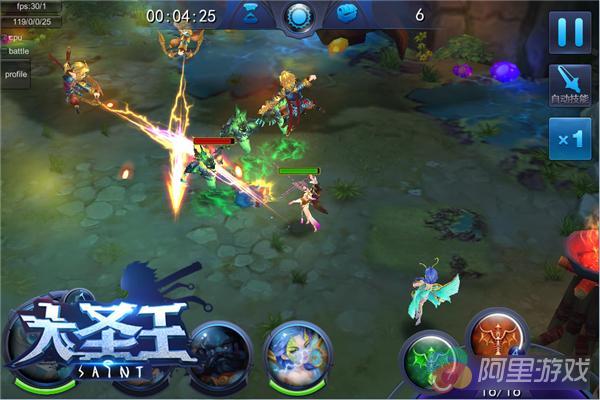600x400 pixels.
Task: Activate the green winged skill
Action: (x=430, y=361)
